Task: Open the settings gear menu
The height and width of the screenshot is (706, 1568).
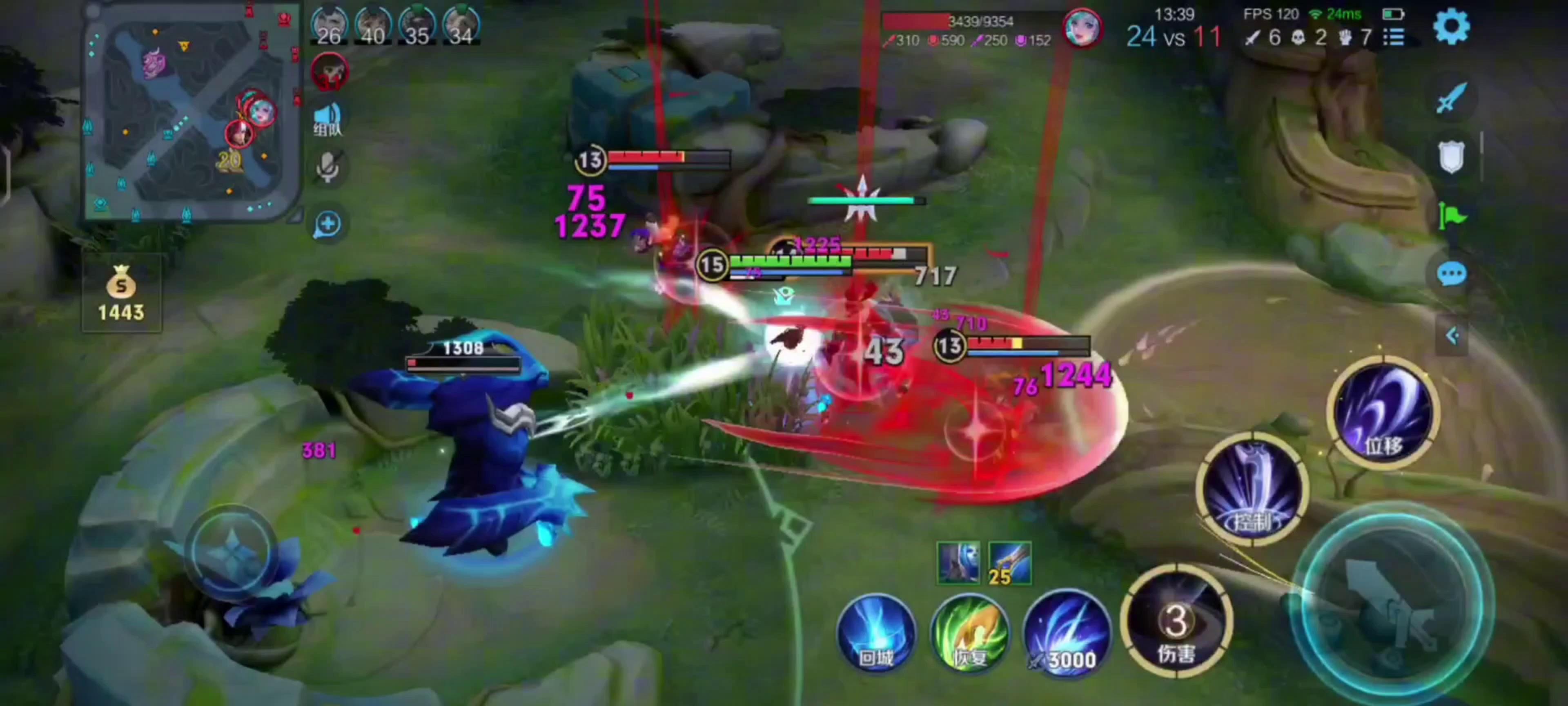Action: pyautogui.click(x=1451, y=27)
